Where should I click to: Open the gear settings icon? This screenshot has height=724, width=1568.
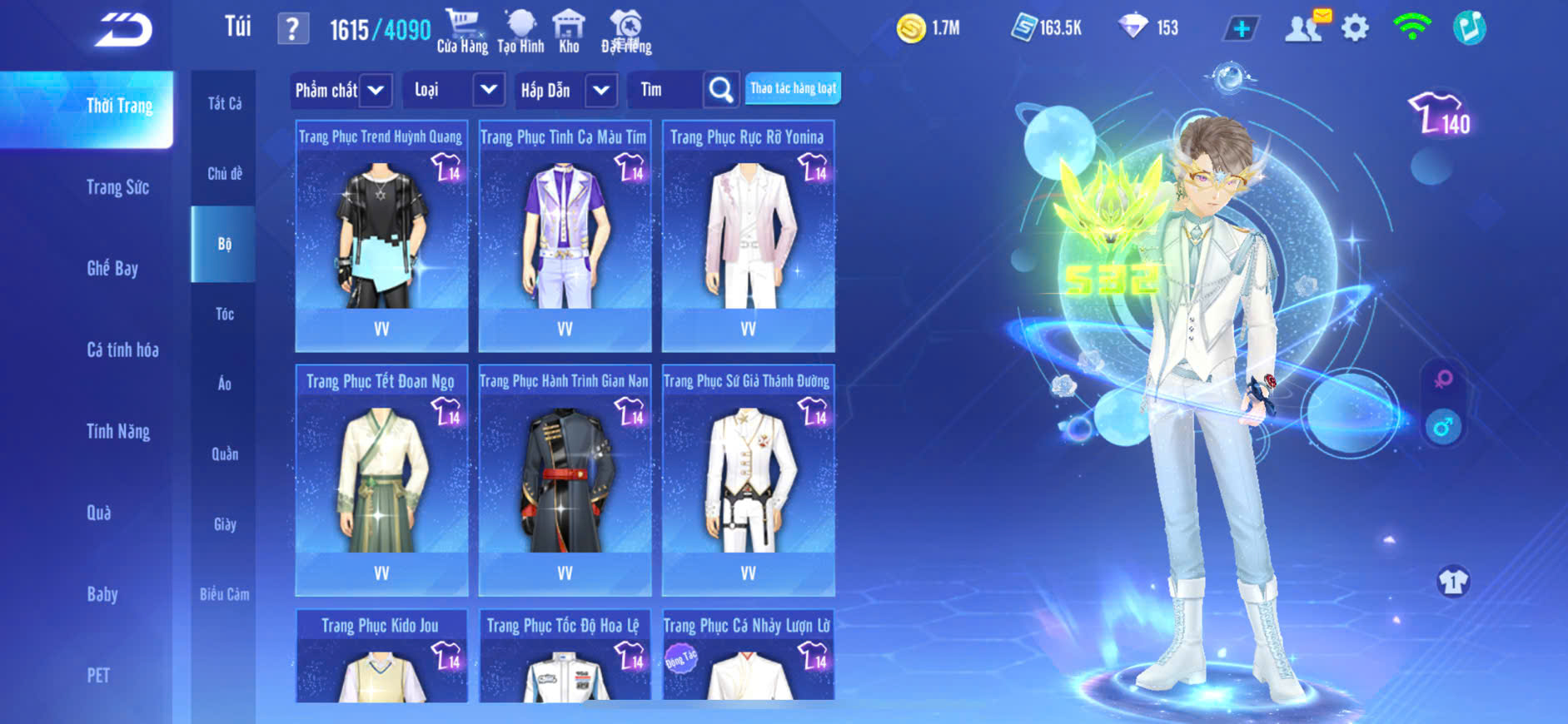(x=1355, y=28)
